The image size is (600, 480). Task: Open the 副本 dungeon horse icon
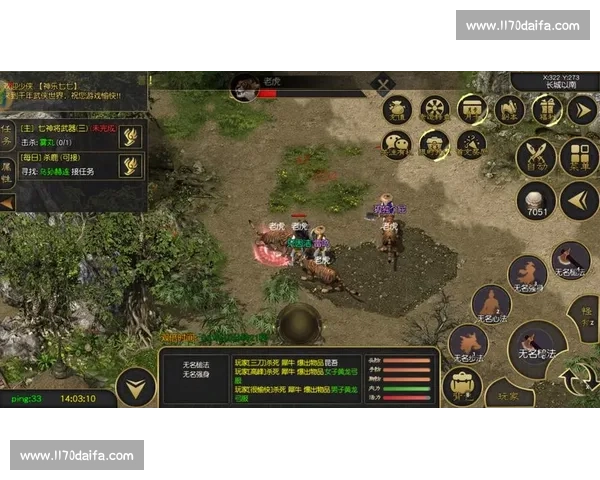coord(509,109)
